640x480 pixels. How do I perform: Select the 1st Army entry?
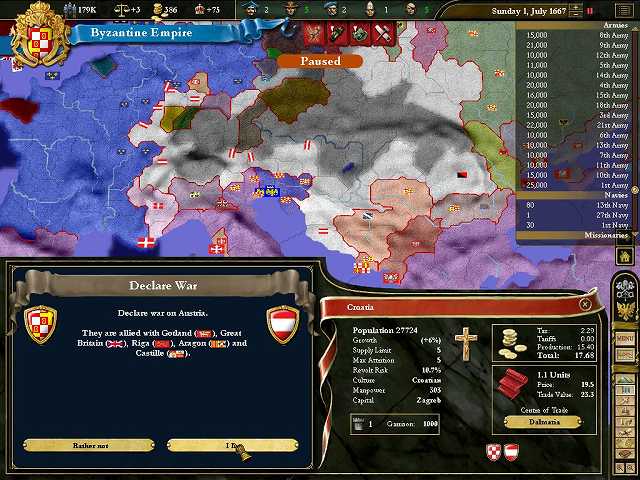click(x=577, y=185)
